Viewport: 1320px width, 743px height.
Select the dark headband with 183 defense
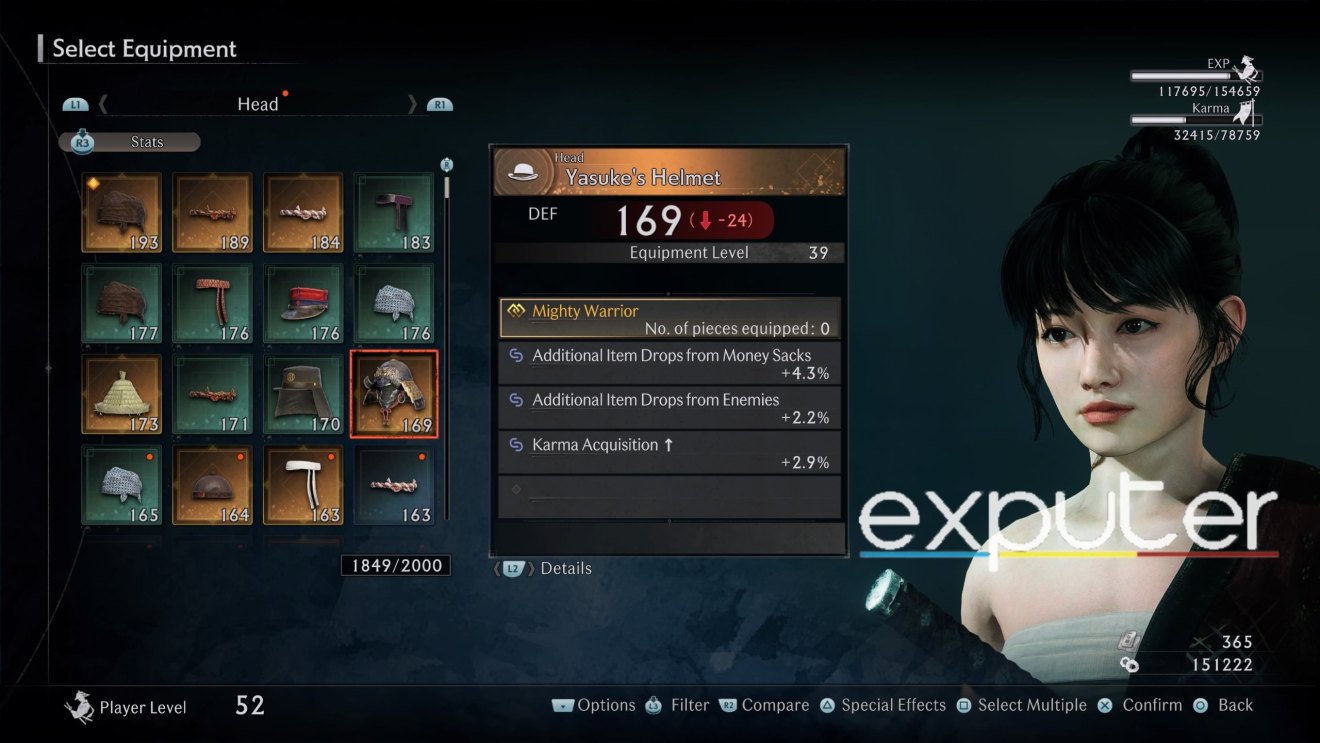tap(394, 212)
